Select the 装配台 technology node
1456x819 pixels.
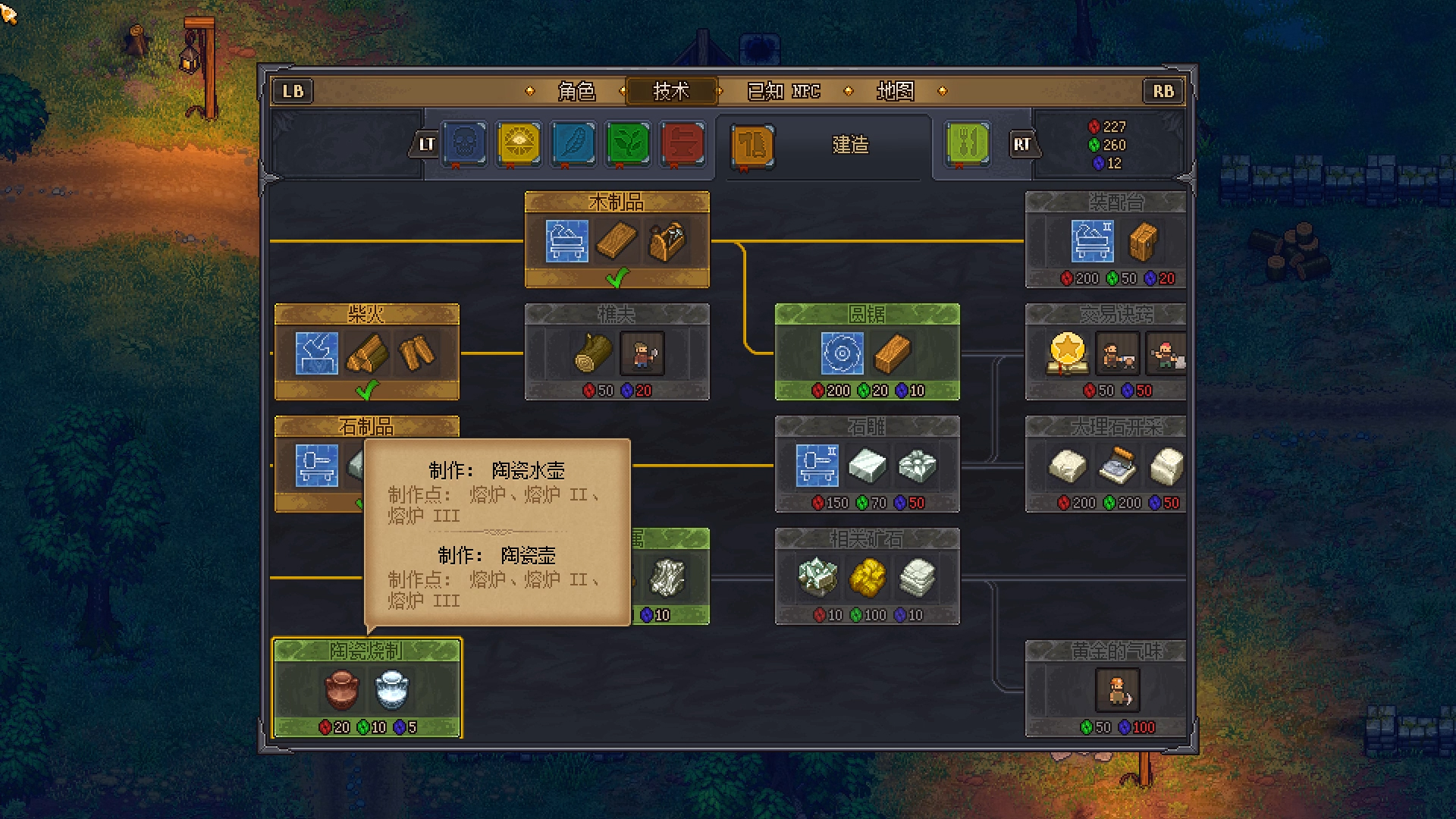[1105, 240]
